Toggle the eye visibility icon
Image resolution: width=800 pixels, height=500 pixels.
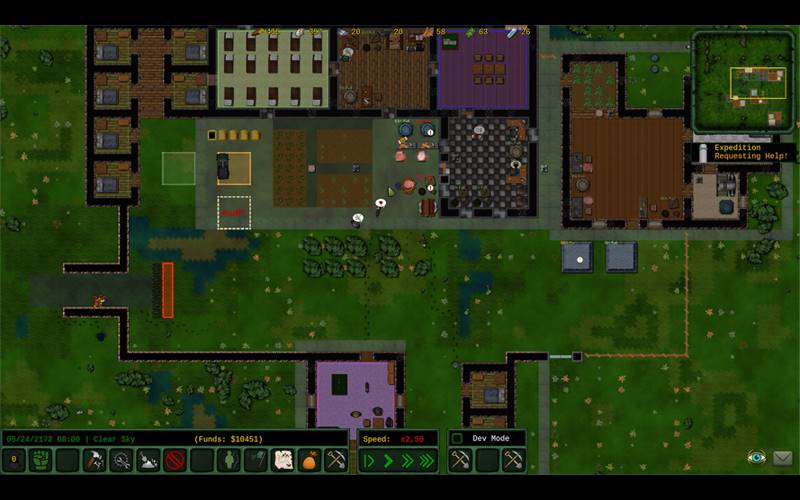click(x=756, y=458)
